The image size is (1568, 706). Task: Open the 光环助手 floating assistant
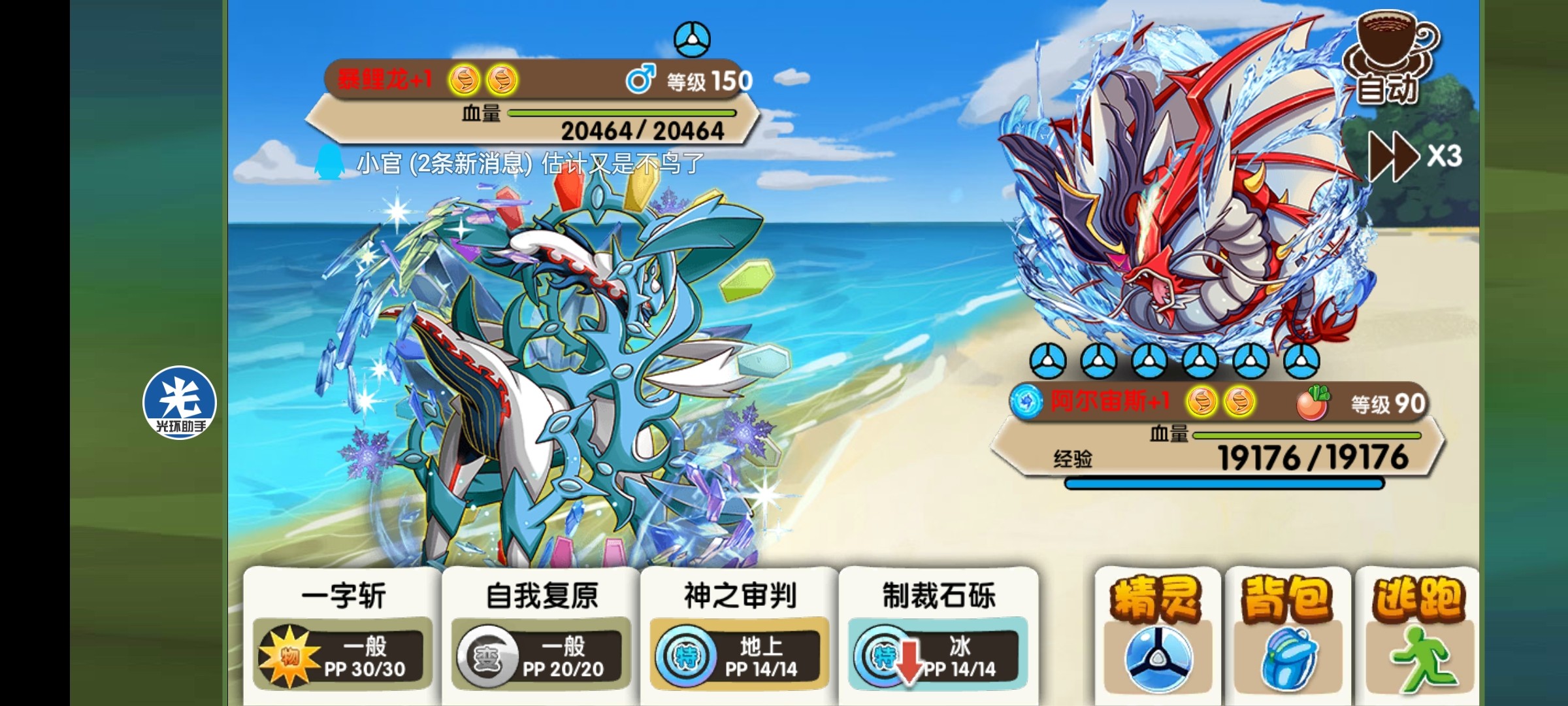click(180, 403)
